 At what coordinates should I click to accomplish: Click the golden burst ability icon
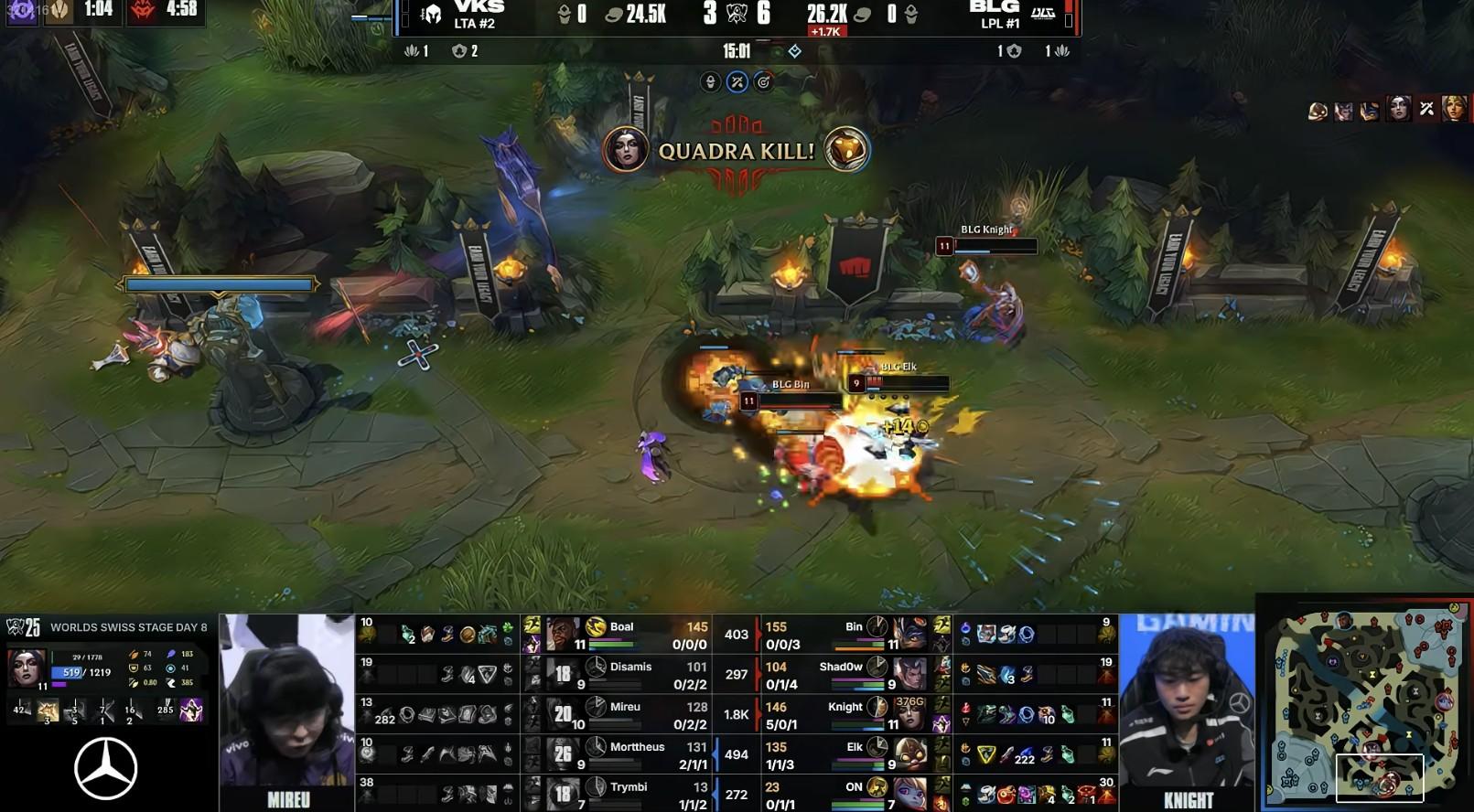48,710
